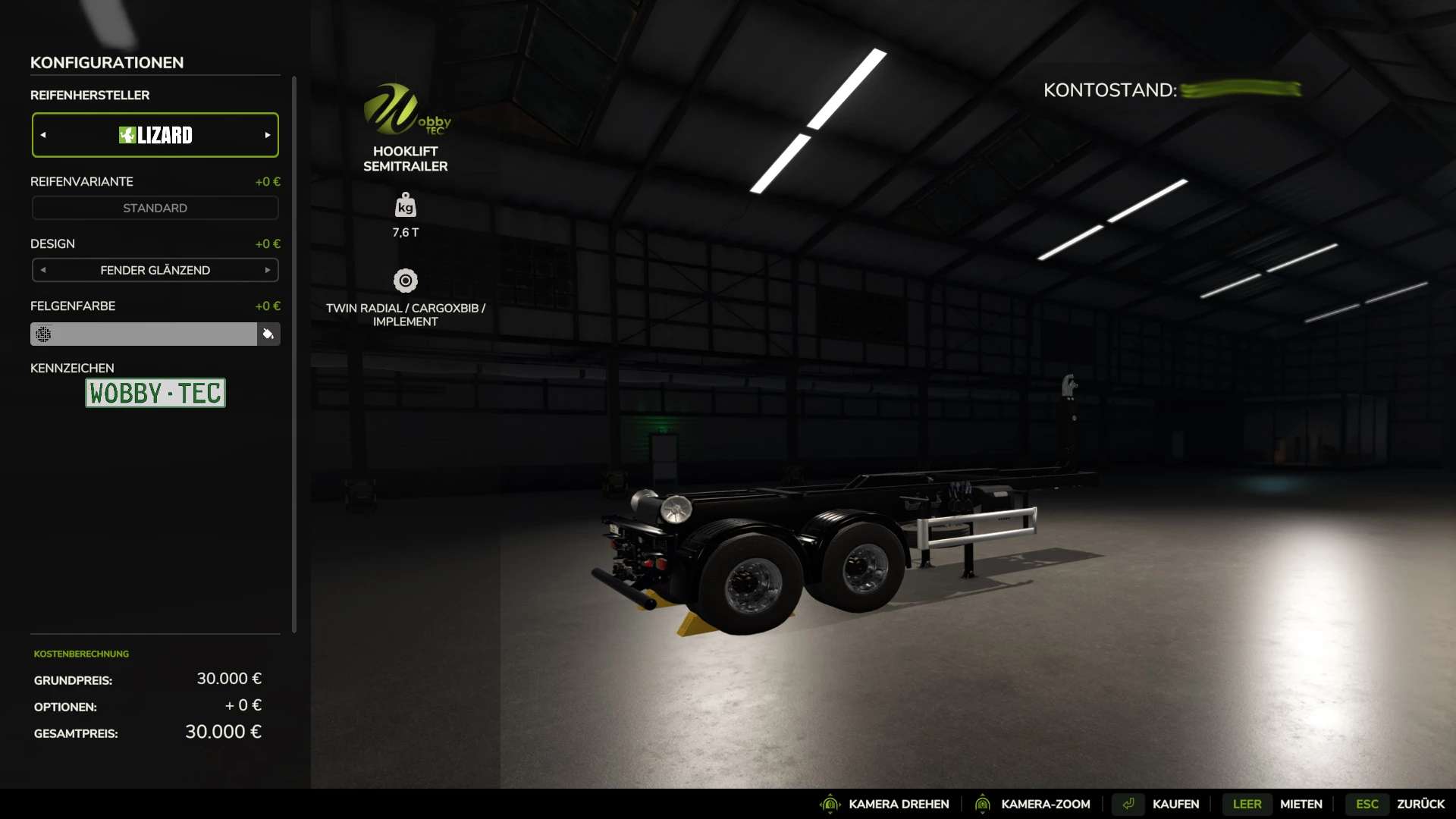
Task: Switch to previous design option
Action: [43, 270]
